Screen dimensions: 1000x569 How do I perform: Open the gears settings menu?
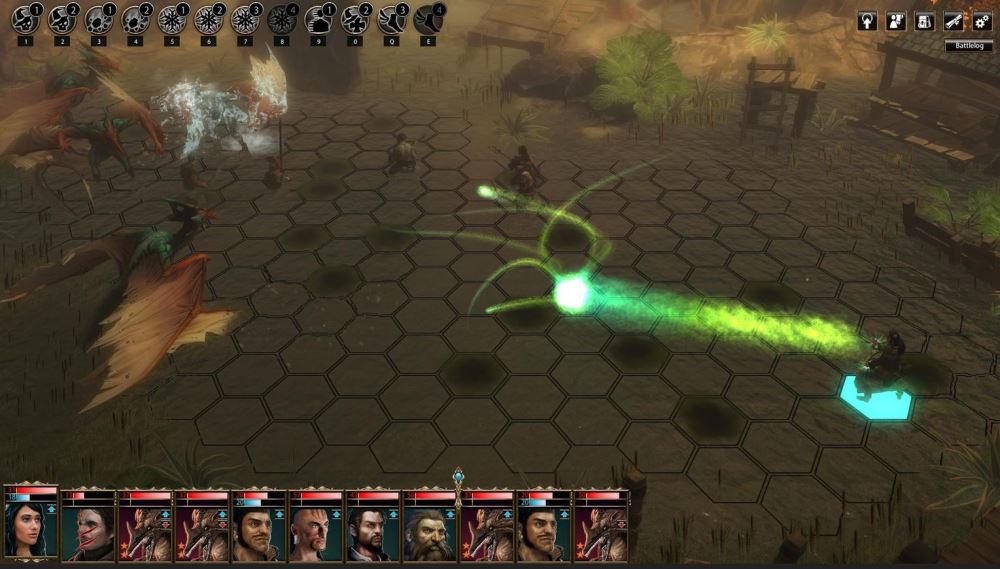(981, 21)
